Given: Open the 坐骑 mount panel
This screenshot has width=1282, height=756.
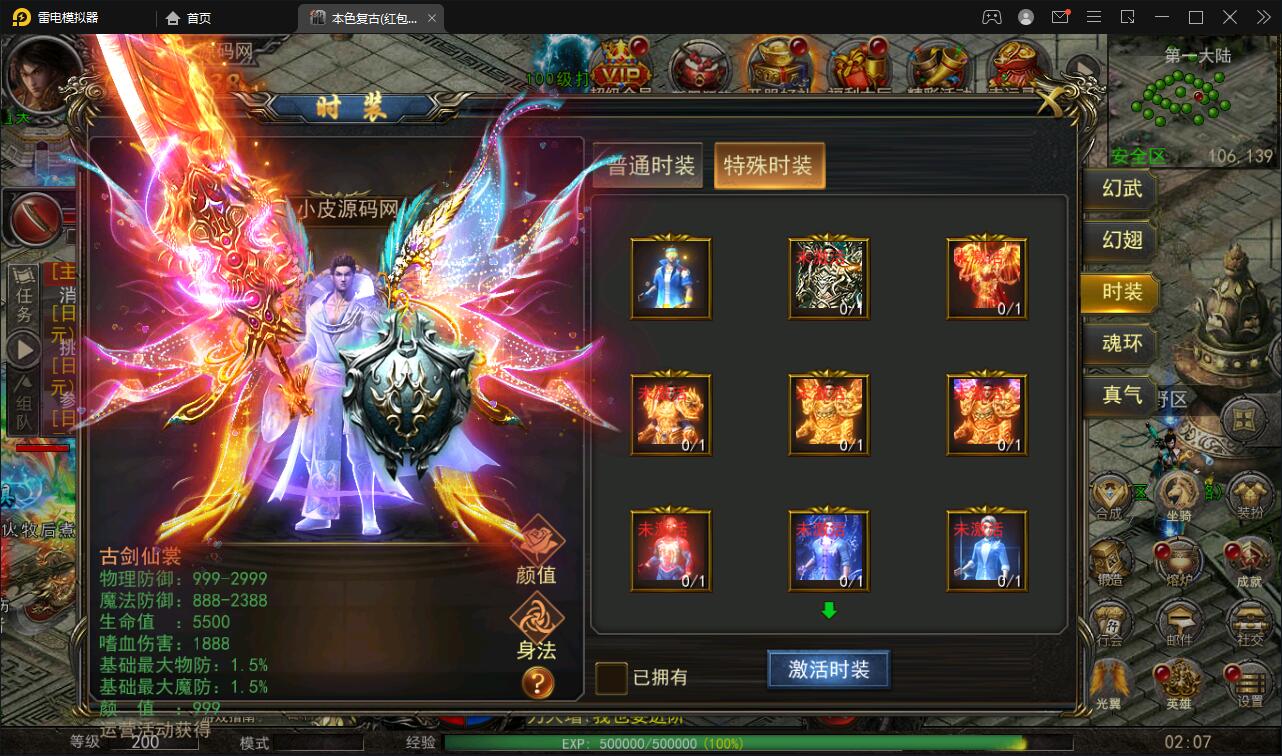Looking at the screenshot, I should tap(1180, 495).
